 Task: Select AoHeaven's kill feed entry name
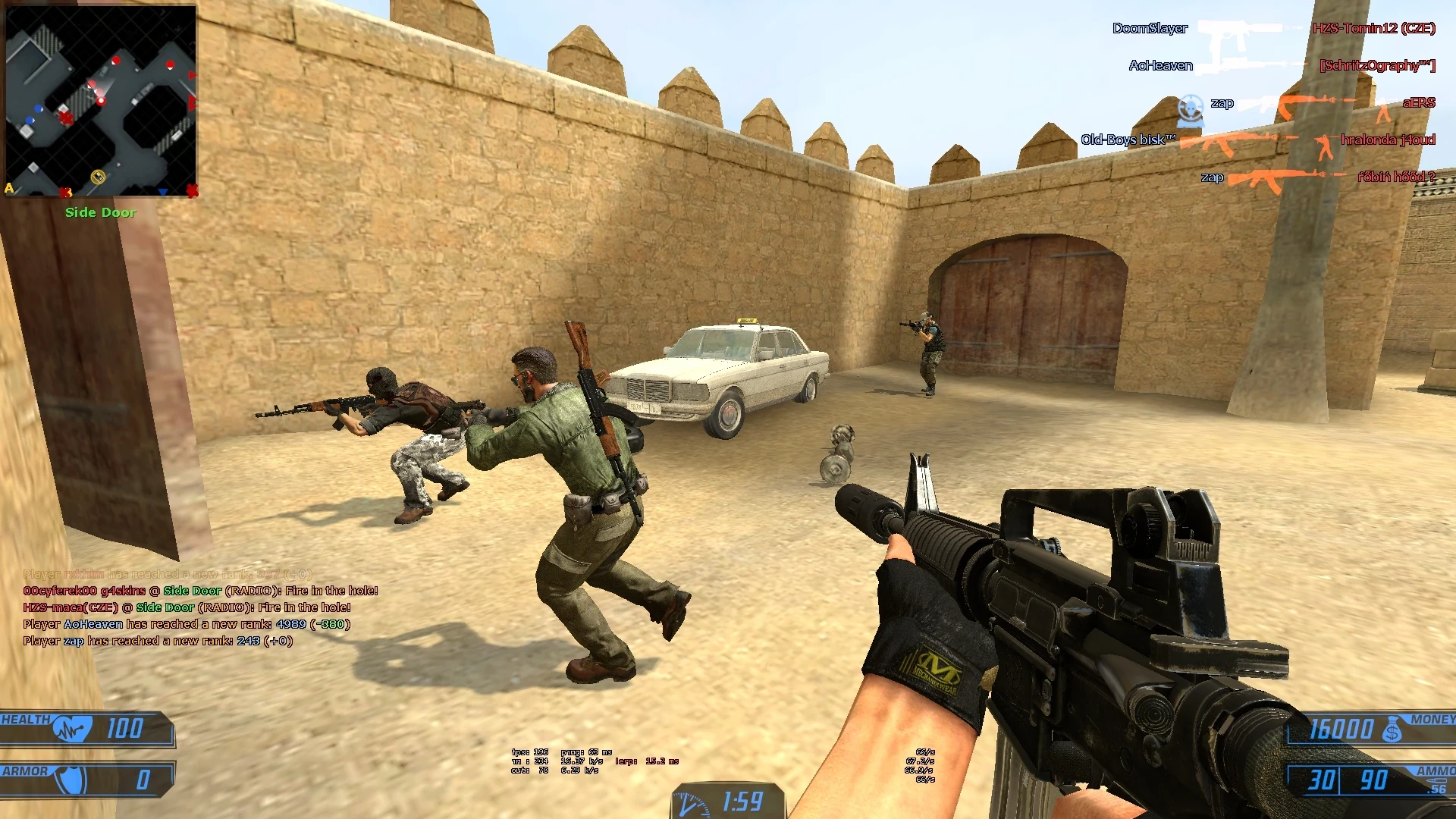point(1160,66)
